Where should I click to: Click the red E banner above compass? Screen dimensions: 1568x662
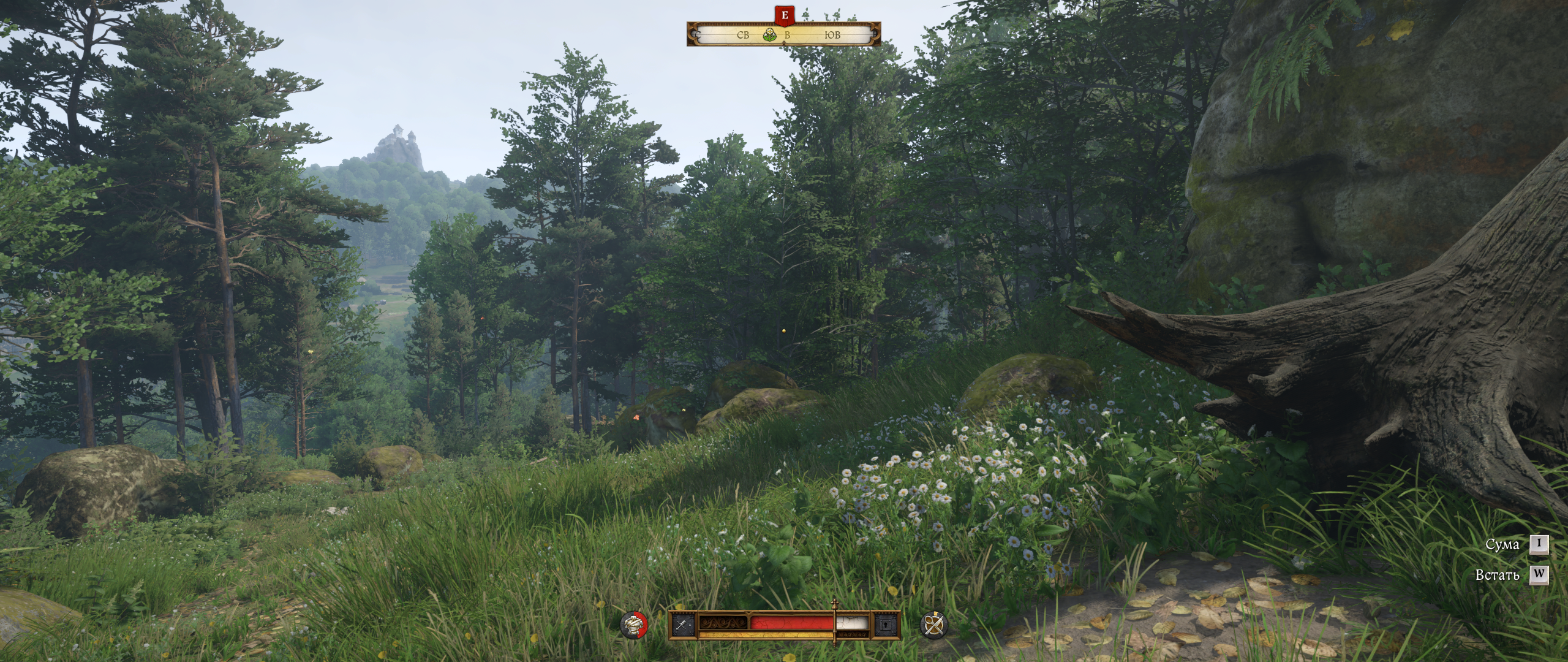(785, 15)
